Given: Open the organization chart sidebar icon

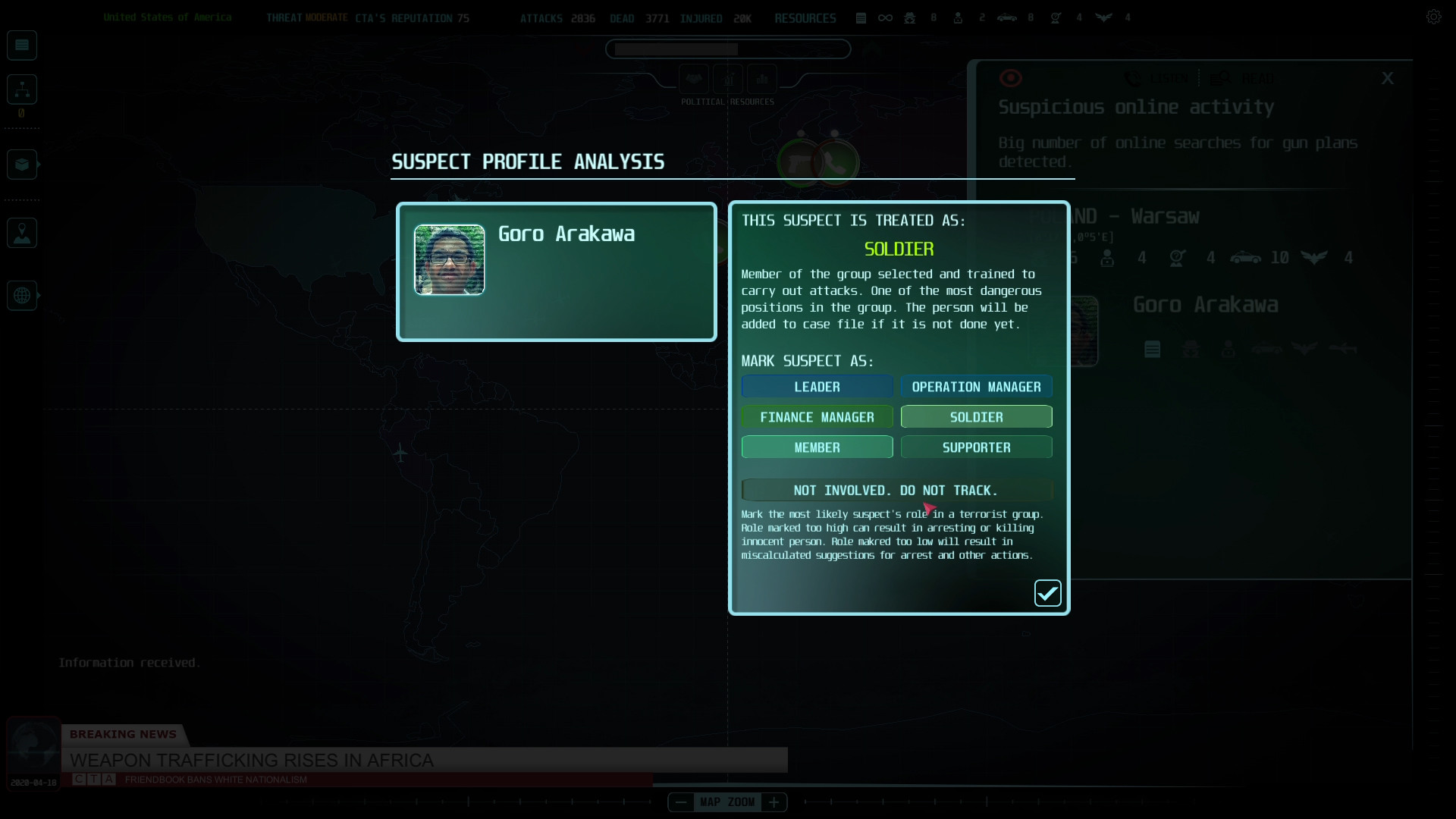Looking at the screenshot, I should [21, 89].
